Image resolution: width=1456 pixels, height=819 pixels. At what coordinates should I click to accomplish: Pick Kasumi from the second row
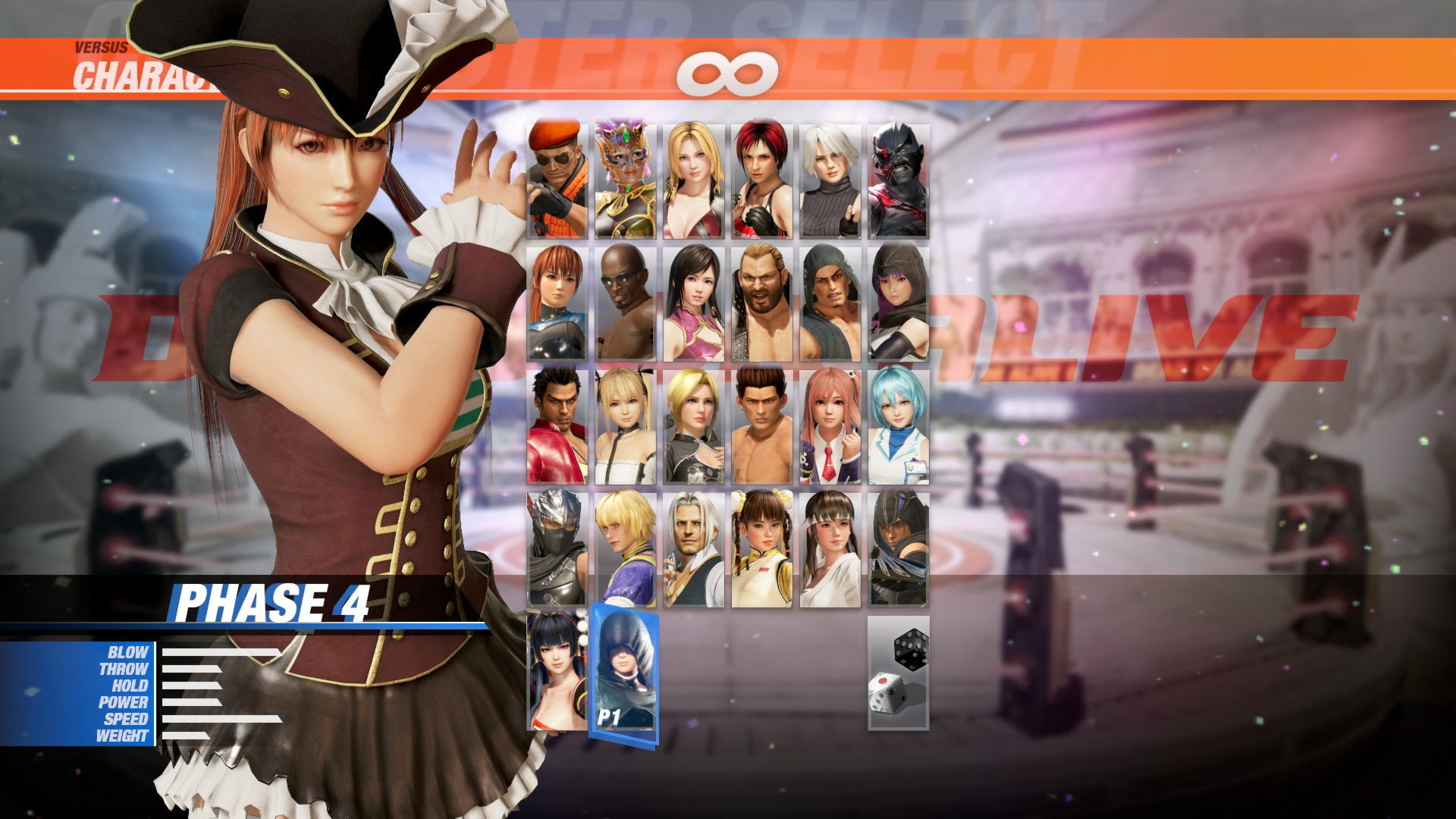point(555,303)
